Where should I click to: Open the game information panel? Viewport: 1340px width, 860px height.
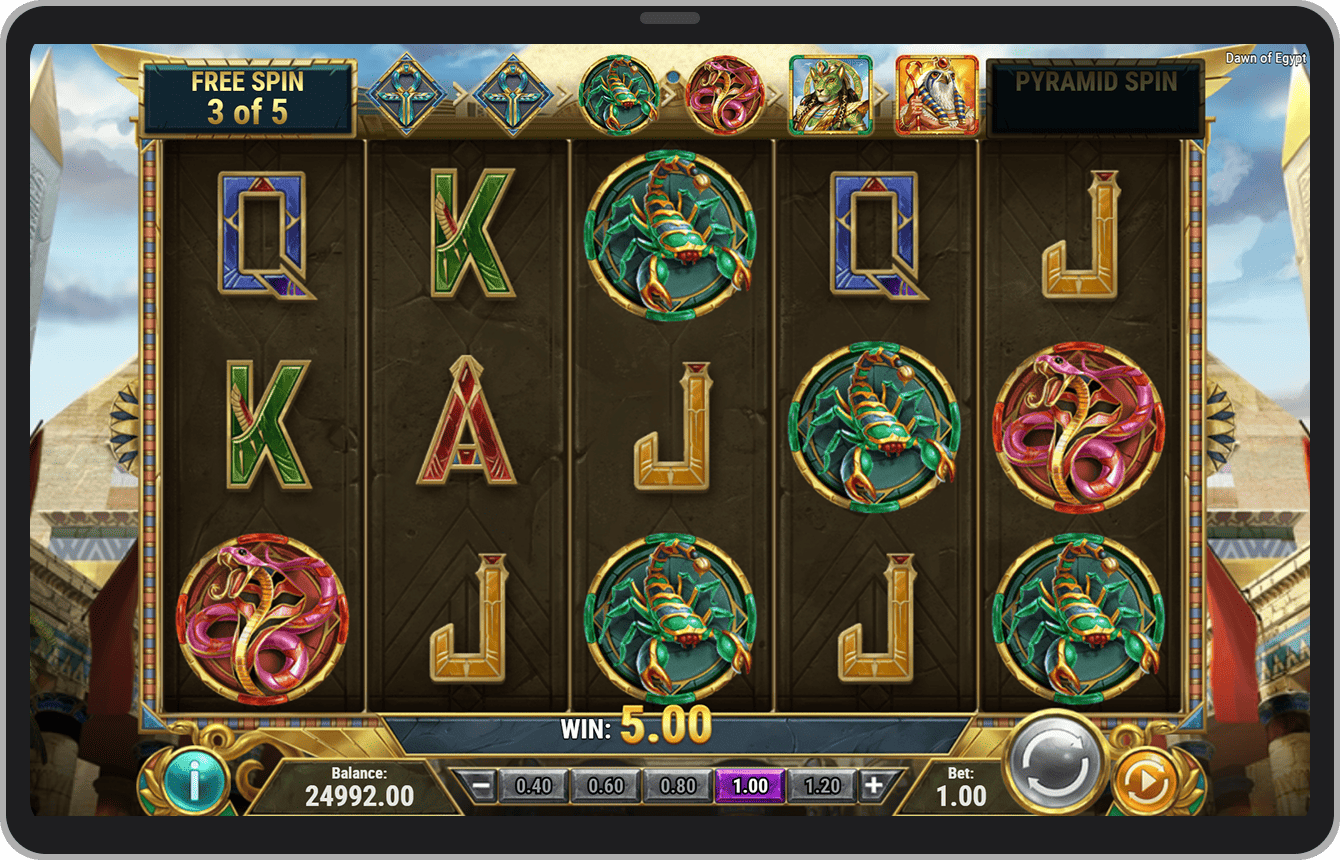pos(194,781)
